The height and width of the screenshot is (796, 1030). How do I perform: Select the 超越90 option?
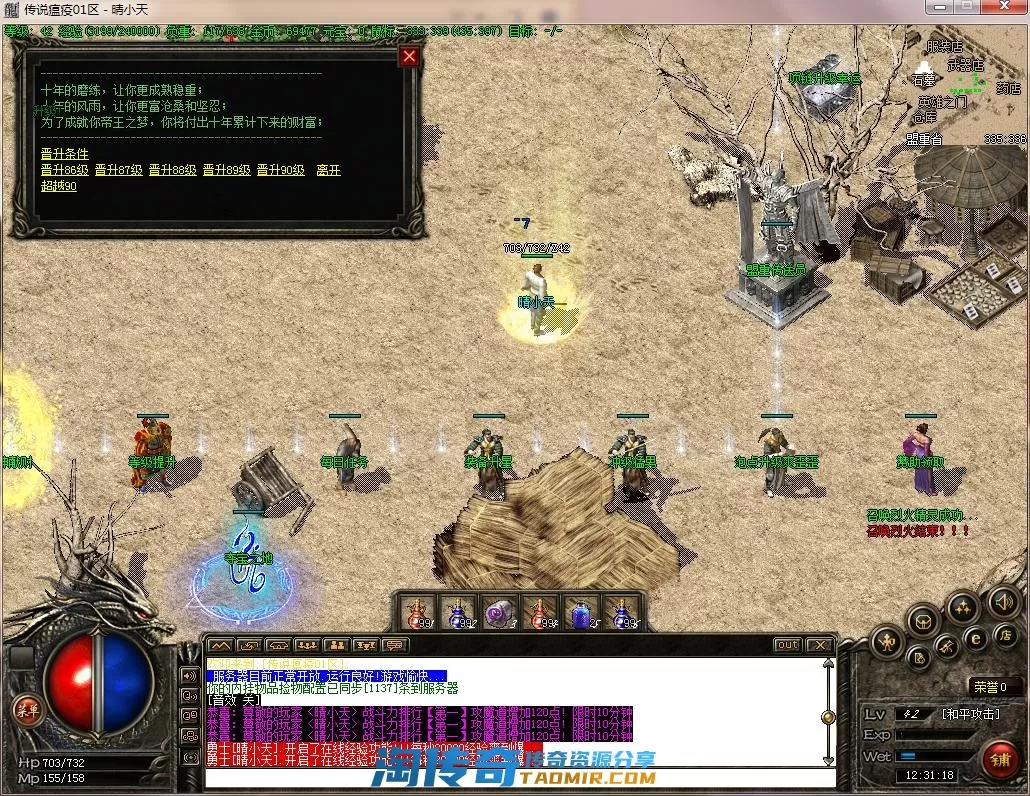tap(59, 186)
